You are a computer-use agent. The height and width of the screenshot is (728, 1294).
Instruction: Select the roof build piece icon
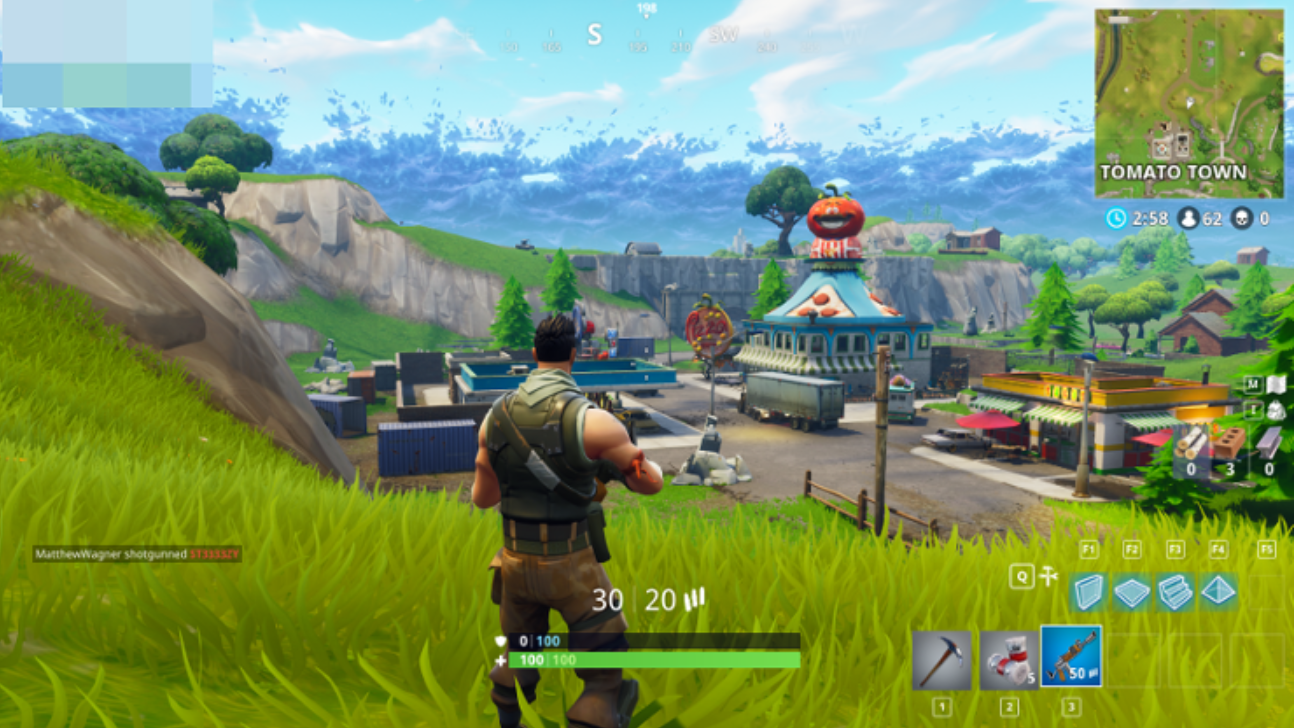coord(1216,592)
